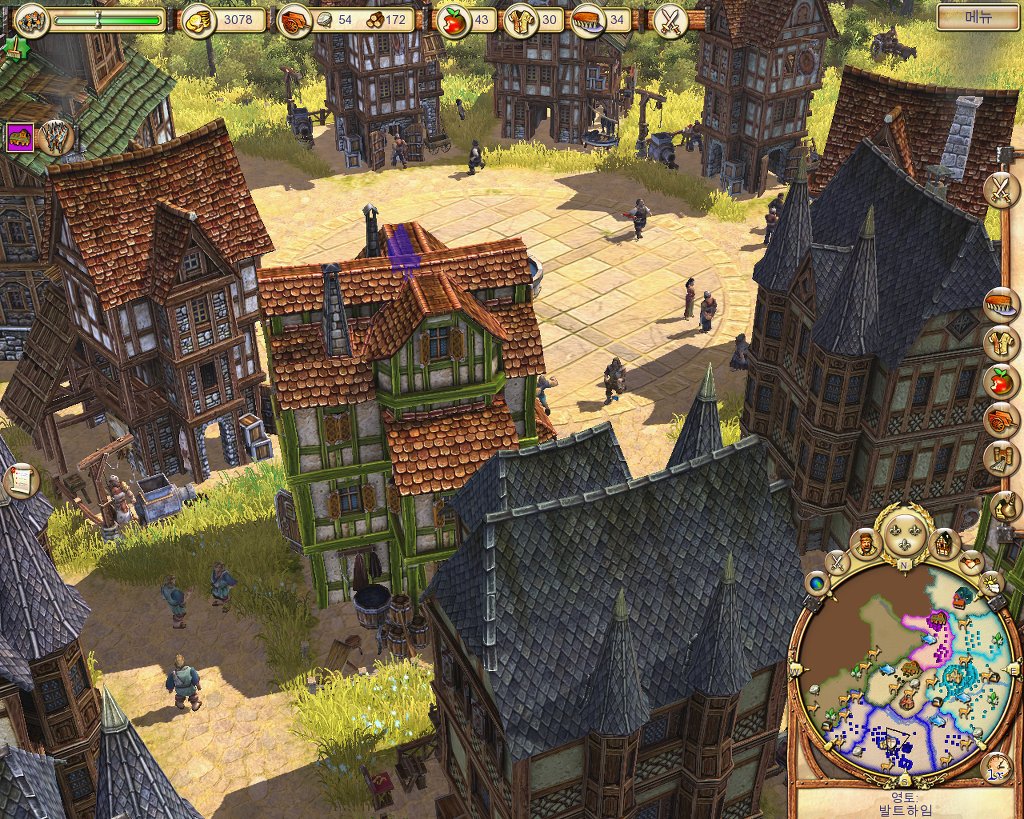Click the crossed swords icon in top bar

[x=668, y=20]
